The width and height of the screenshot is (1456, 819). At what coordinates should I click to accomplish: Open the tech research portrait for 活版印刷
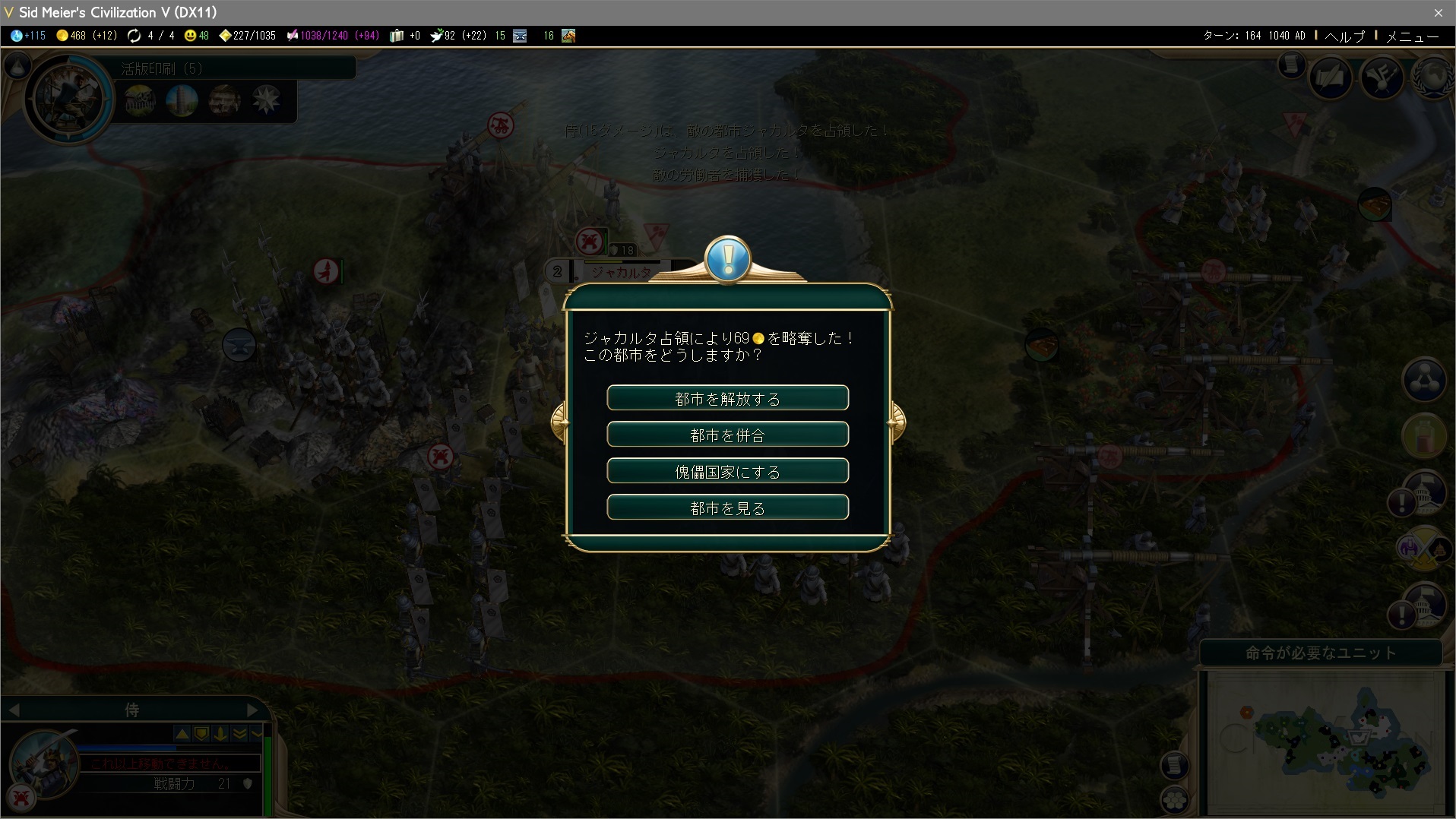(x=67, y=98)
